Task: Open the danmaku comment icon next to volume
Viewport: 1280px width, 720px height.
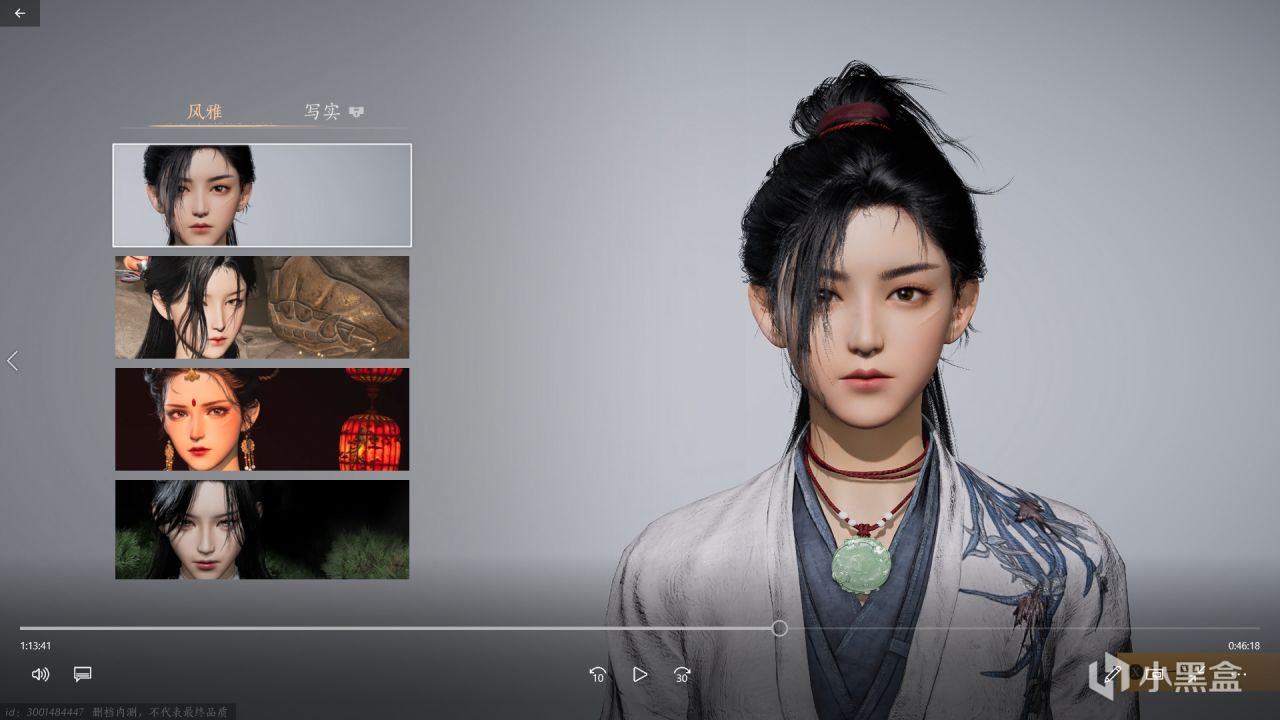Action: click(x=82, y=674)
